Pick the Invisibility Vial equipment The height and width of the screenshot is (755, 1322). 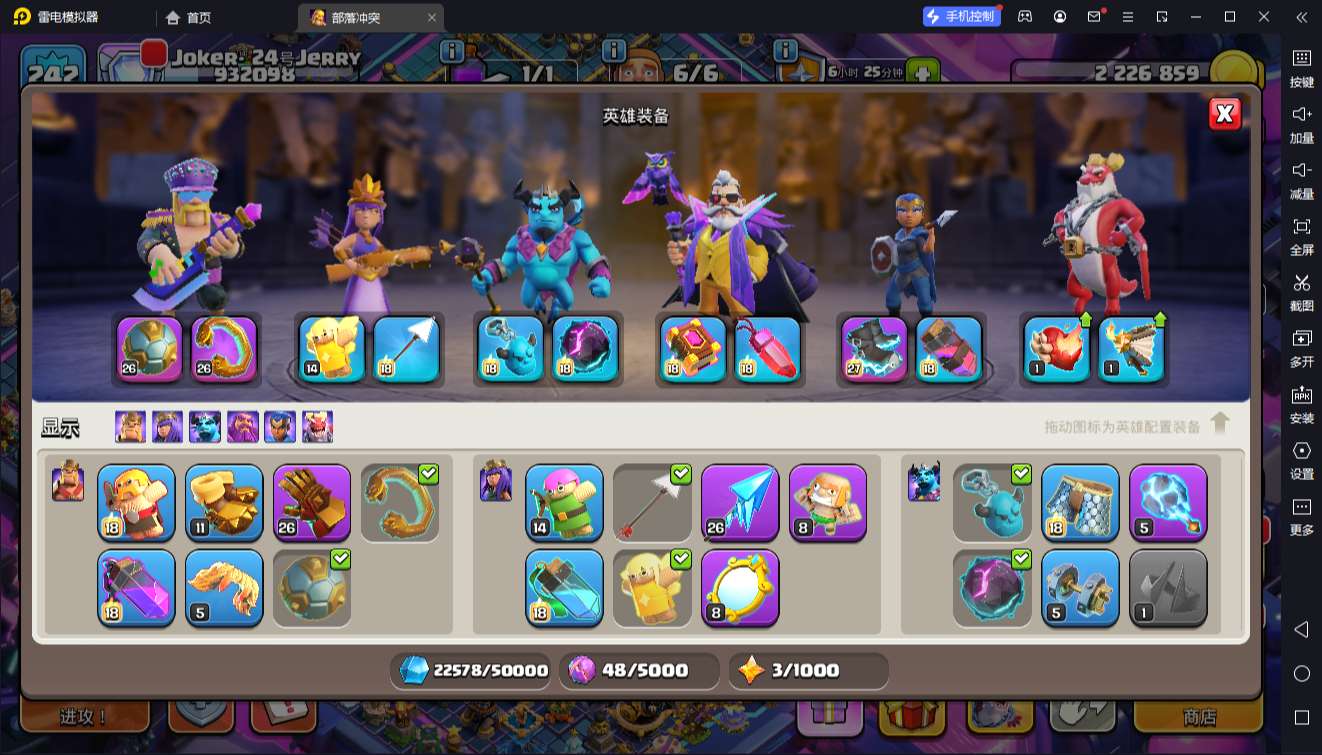coord(564,588)
